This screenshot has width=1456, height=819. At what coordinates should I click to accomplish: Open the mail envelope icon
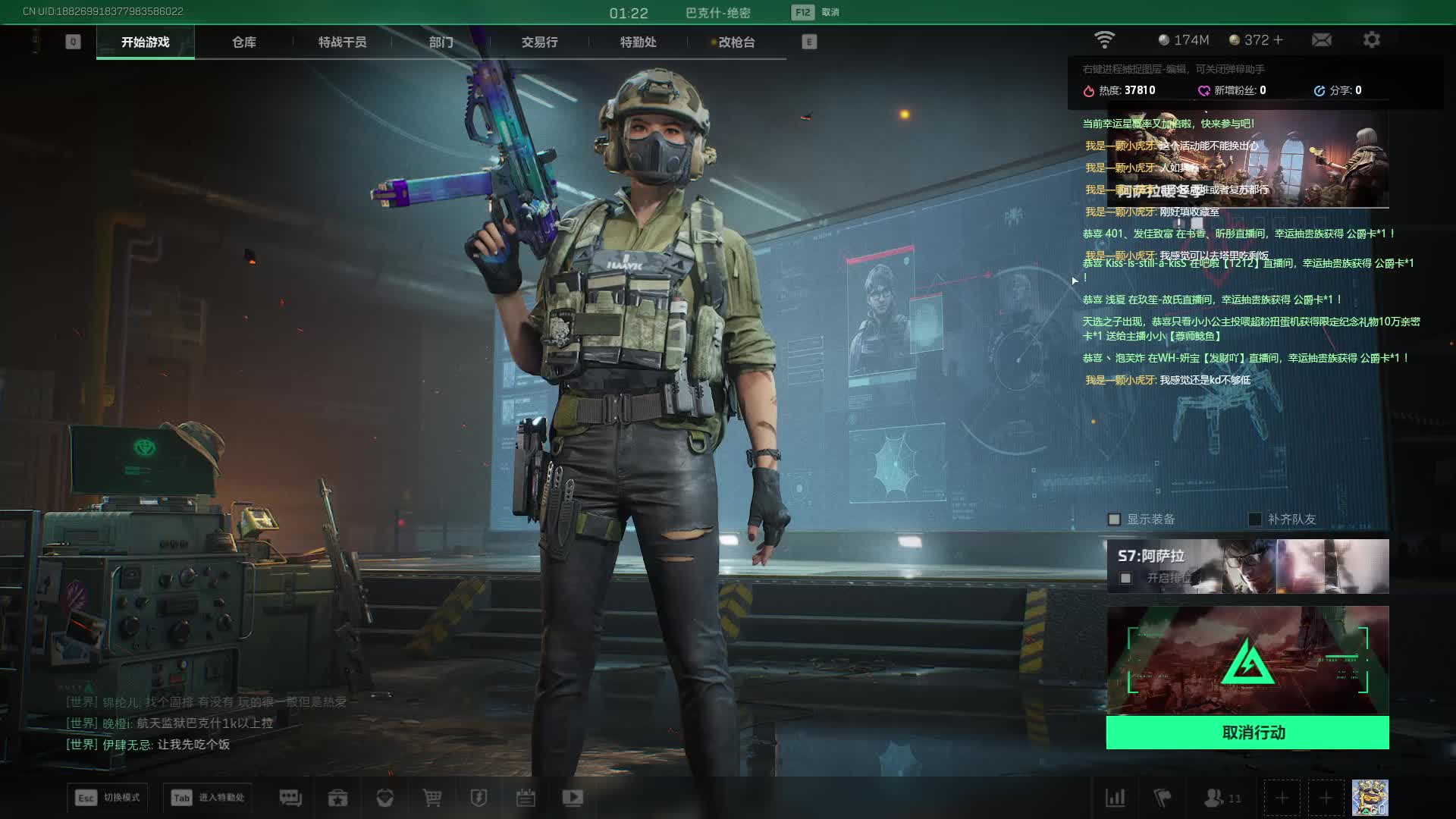[x=1322, y=40]
